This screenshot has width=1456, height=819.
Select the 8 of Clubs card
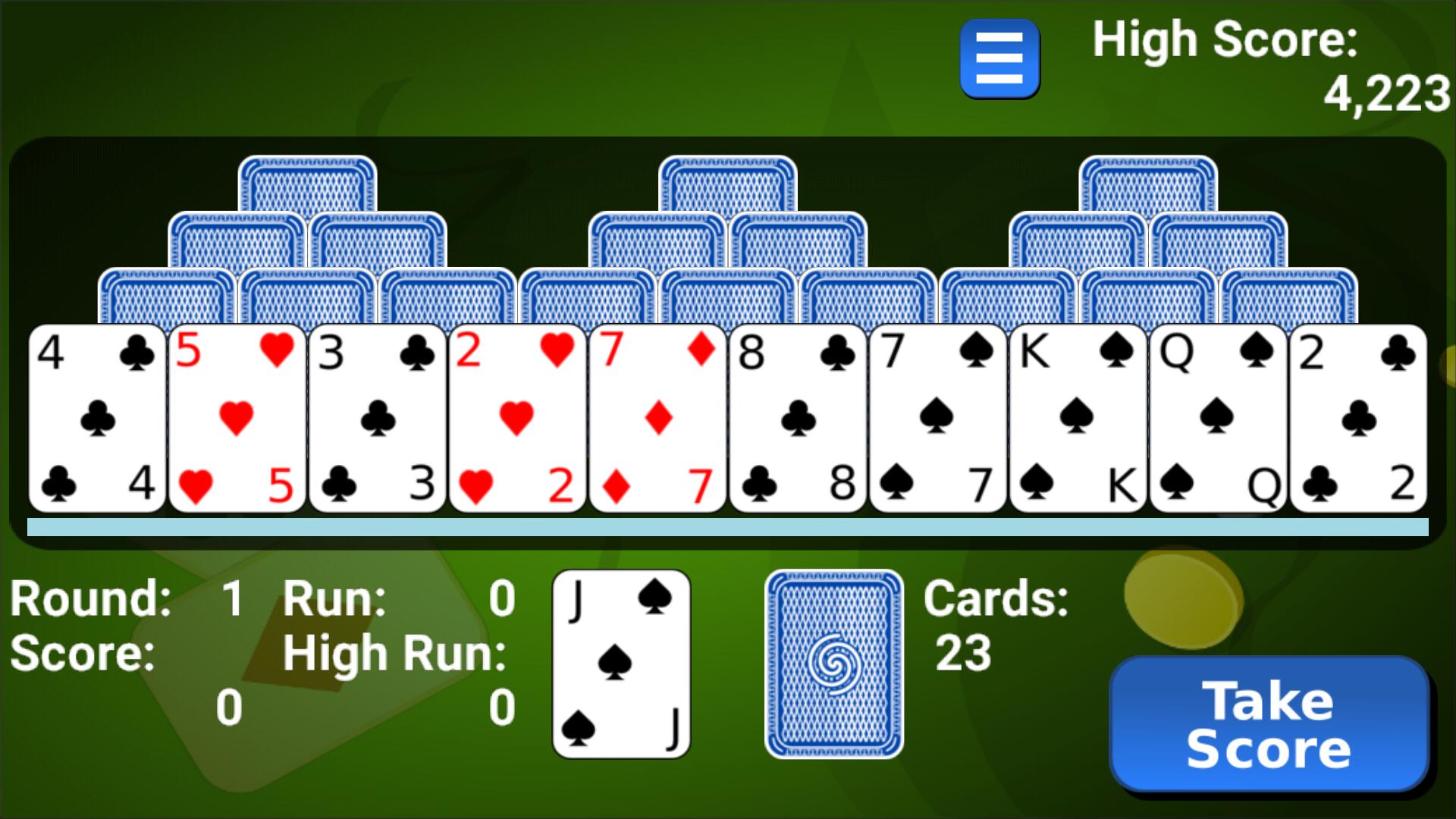tap(798, 417)
